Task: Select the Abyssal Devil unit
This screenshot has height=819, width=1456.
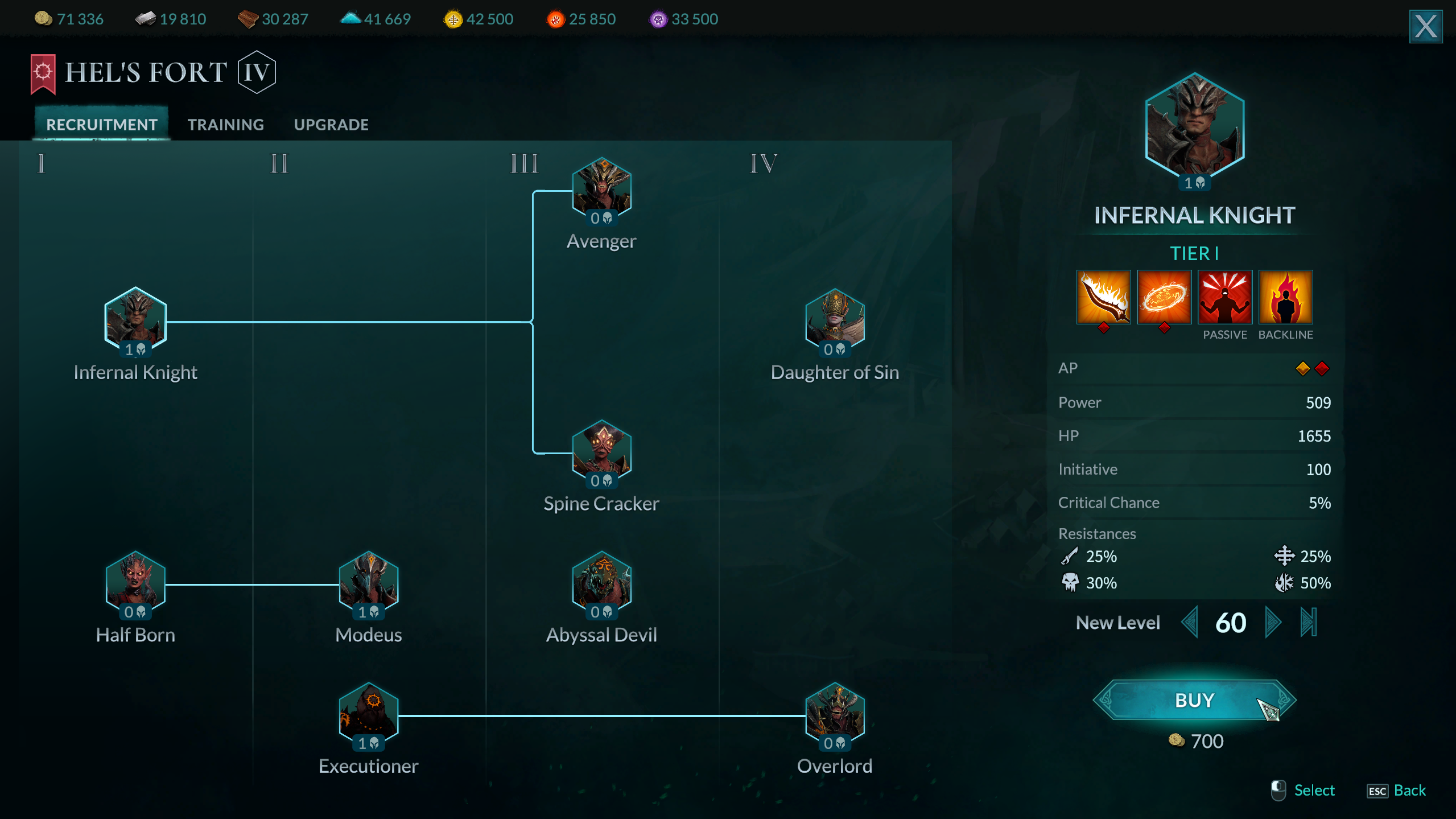Action: (x=601, y=582)
